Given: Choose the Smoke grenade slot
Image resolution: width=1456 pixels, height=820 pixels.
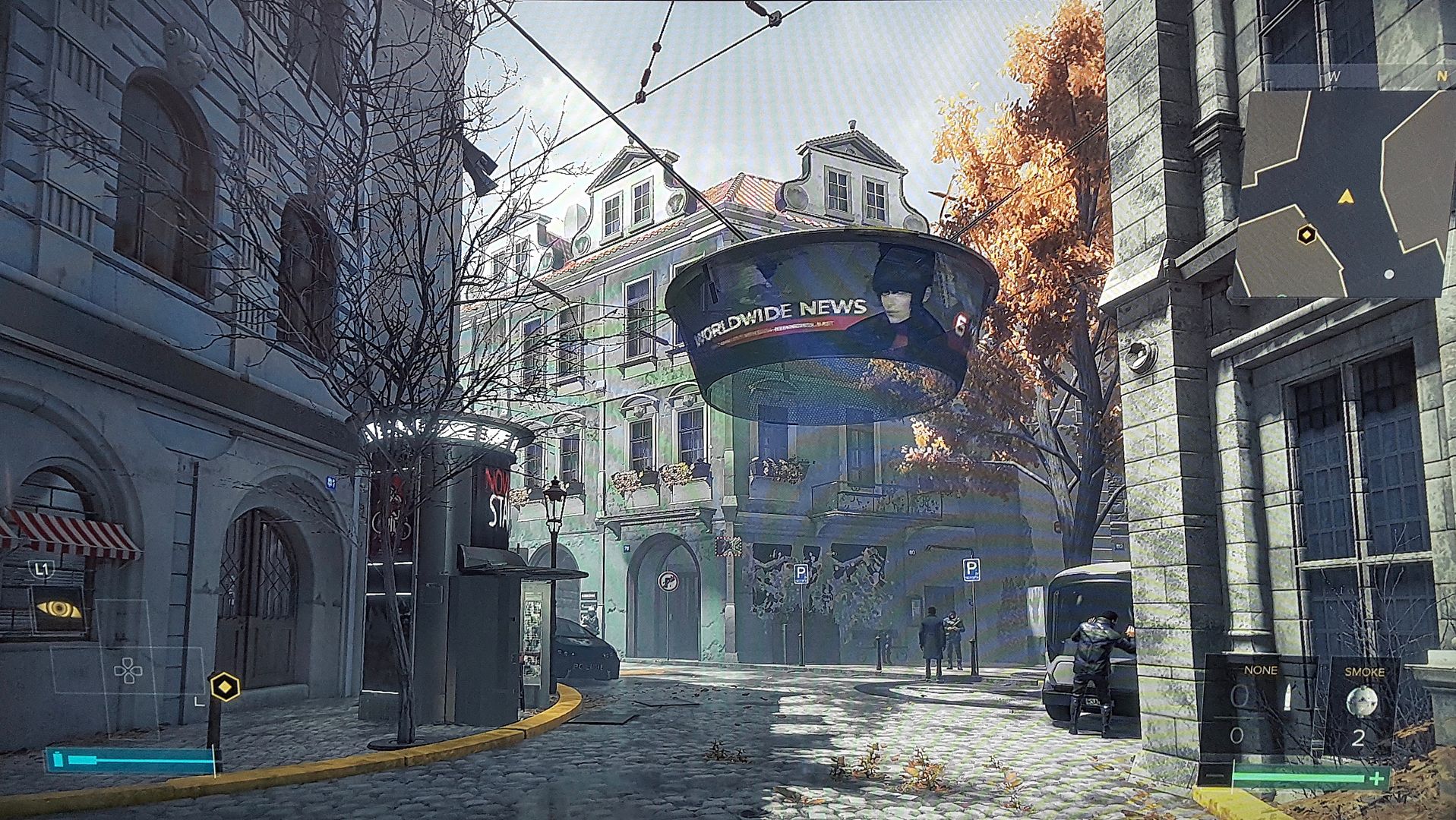Looking at the screenshot, I should click(x=1363, y=706).
